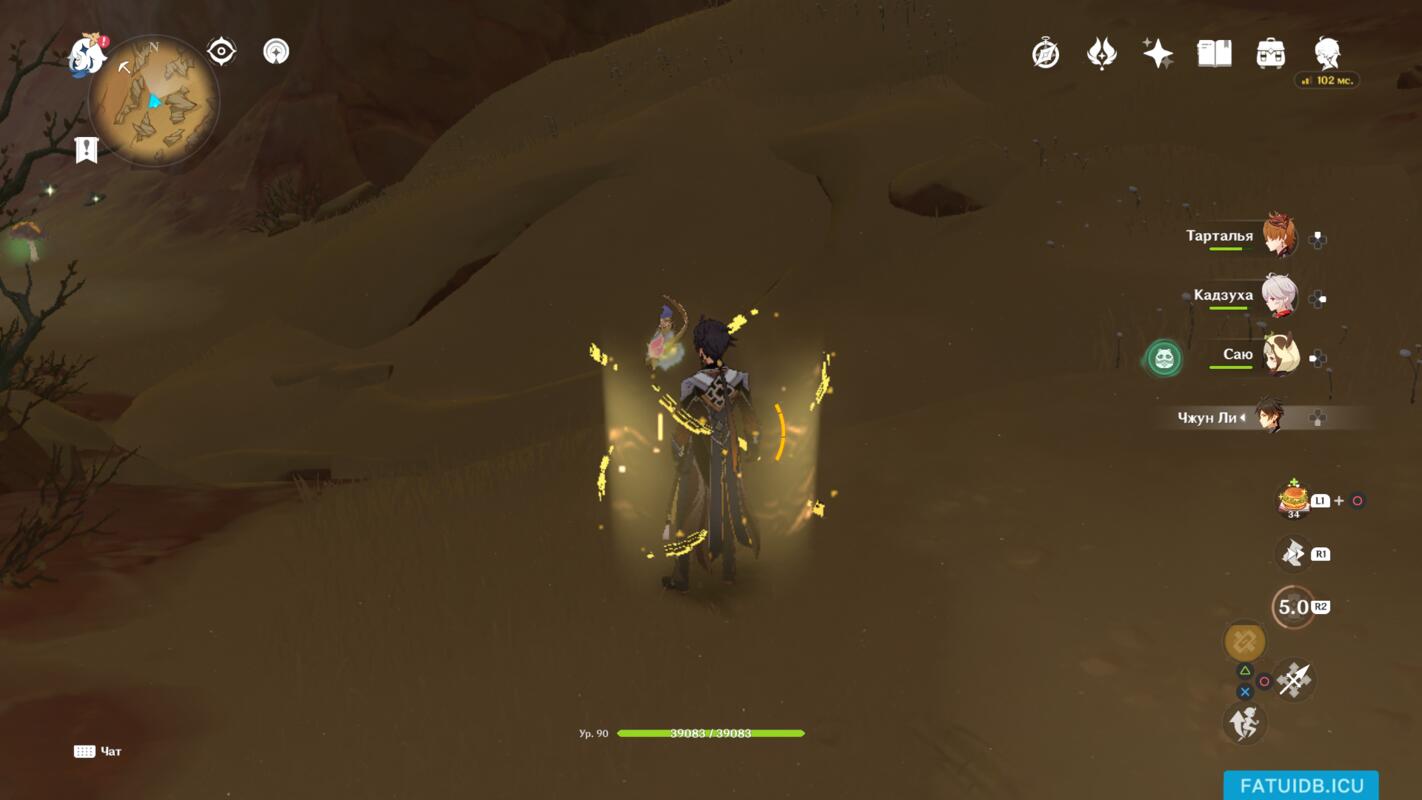
Task: Select active character Чжун Ли
Action: 1268,417
